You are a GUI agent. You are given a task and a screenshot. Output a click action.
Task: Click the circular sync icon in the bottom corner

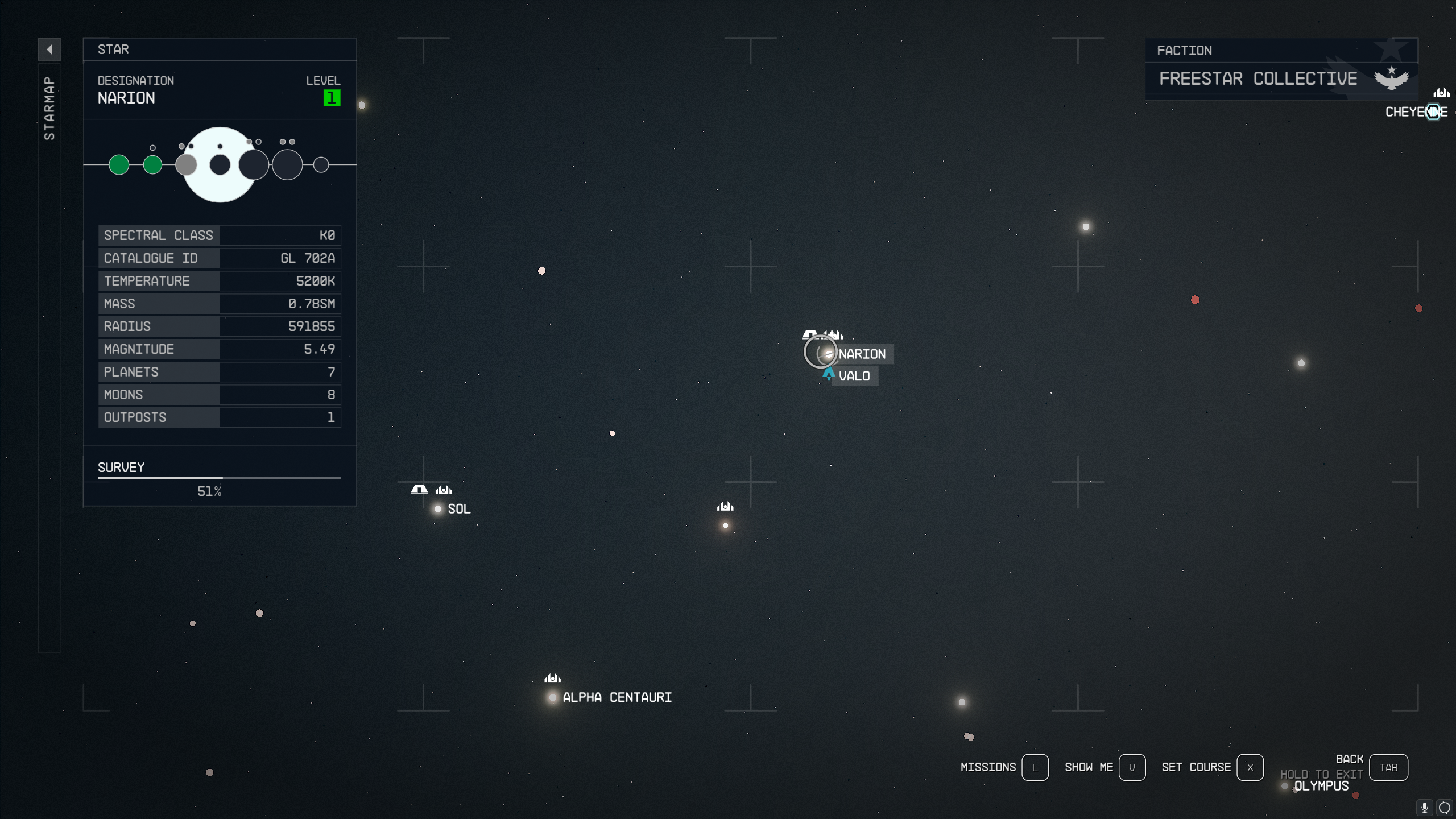click(1445, 807)
